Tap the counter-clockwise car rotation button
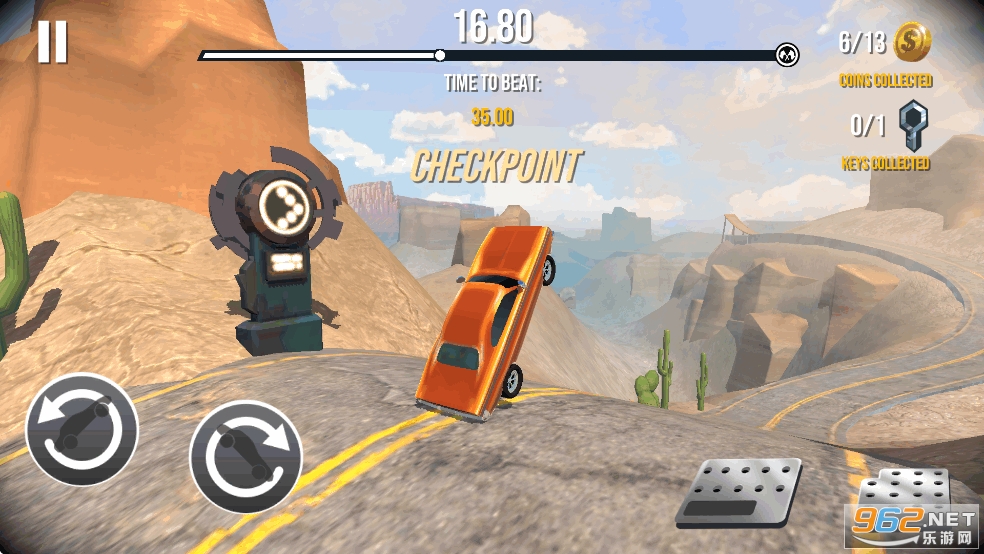 pyautogui.click(x=82, y=429)
